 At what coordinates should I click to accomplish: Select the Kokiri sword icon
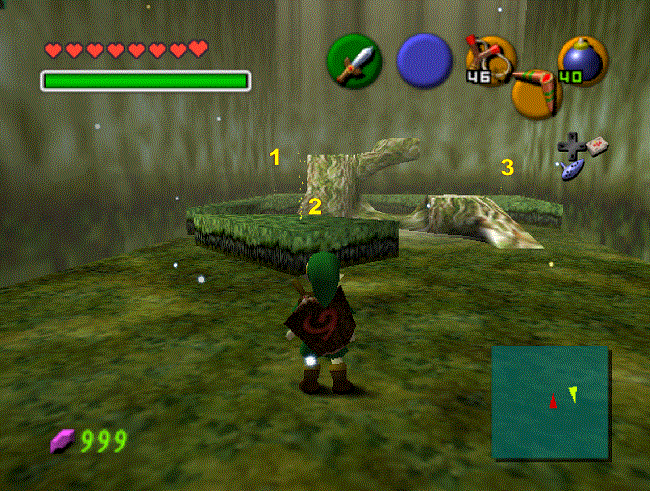(354, 60)
